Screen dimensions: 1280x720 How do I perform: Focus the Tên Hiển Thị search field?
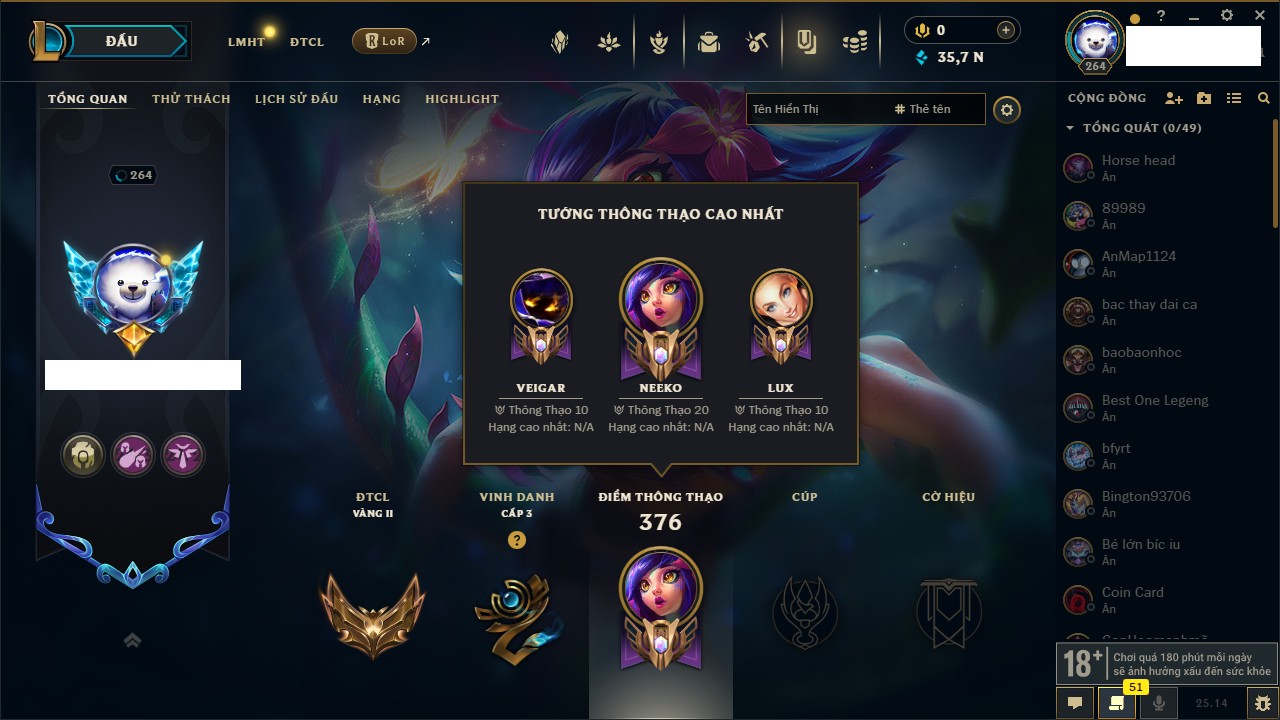tap(815, 109)
